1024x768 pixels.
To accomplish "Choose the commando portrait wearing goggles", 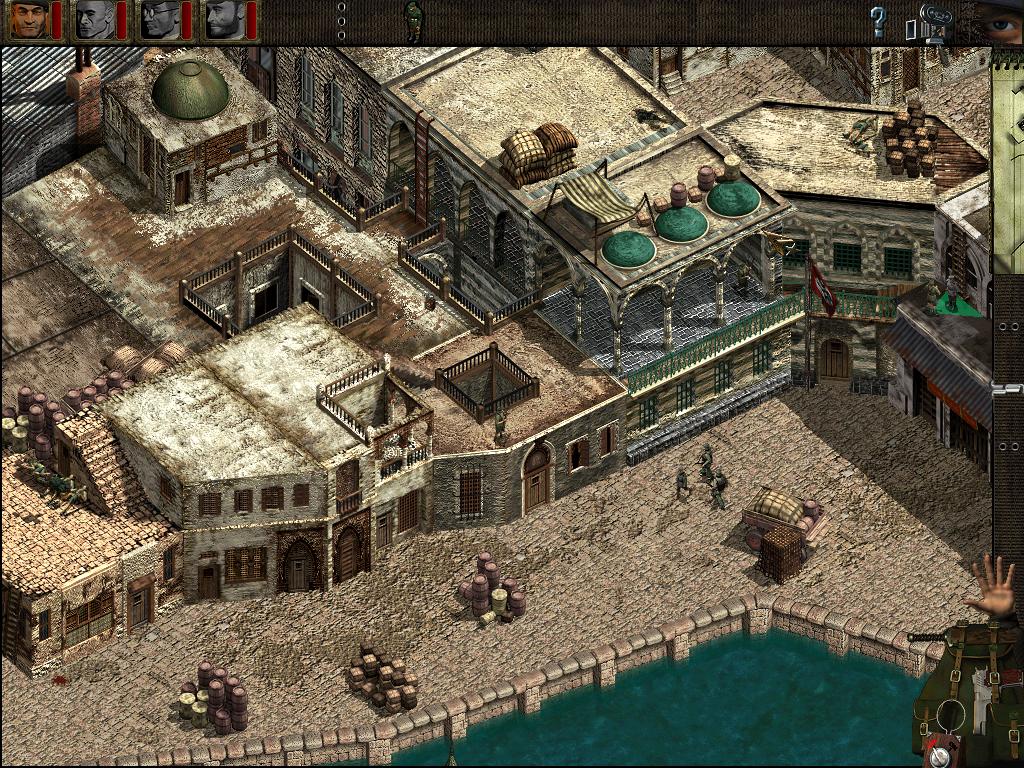I will coord(159,20).
